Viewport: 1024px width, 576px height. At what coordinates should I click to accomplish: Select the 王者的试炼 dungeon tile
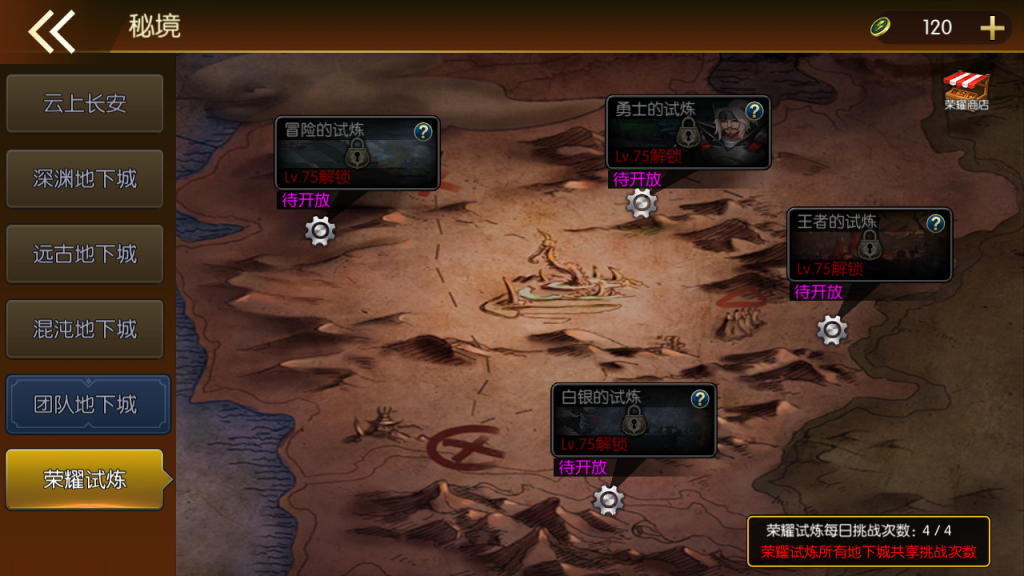[x=868, y=245]
